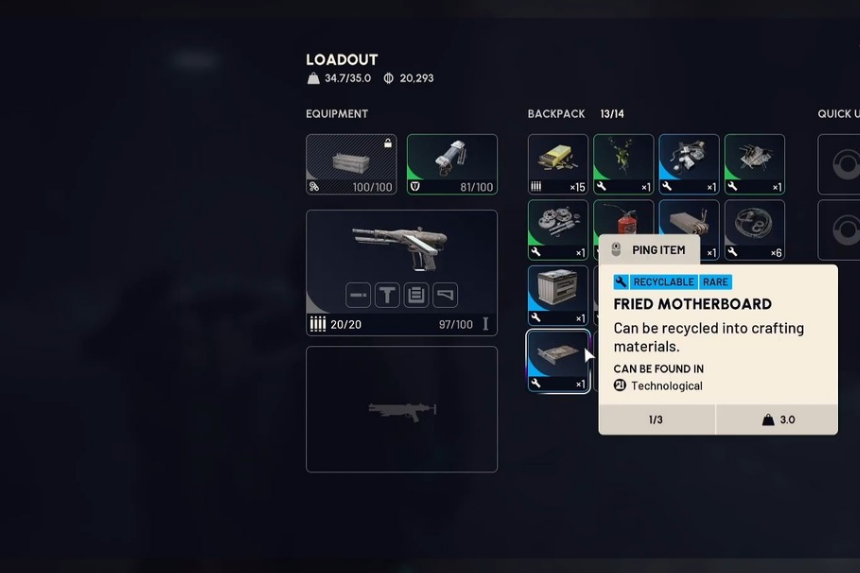Image resolution: width=860 pixels, height=573 pixels.
Task: Select the locked augment slot with 100/100
Action: tap(351, 164)
